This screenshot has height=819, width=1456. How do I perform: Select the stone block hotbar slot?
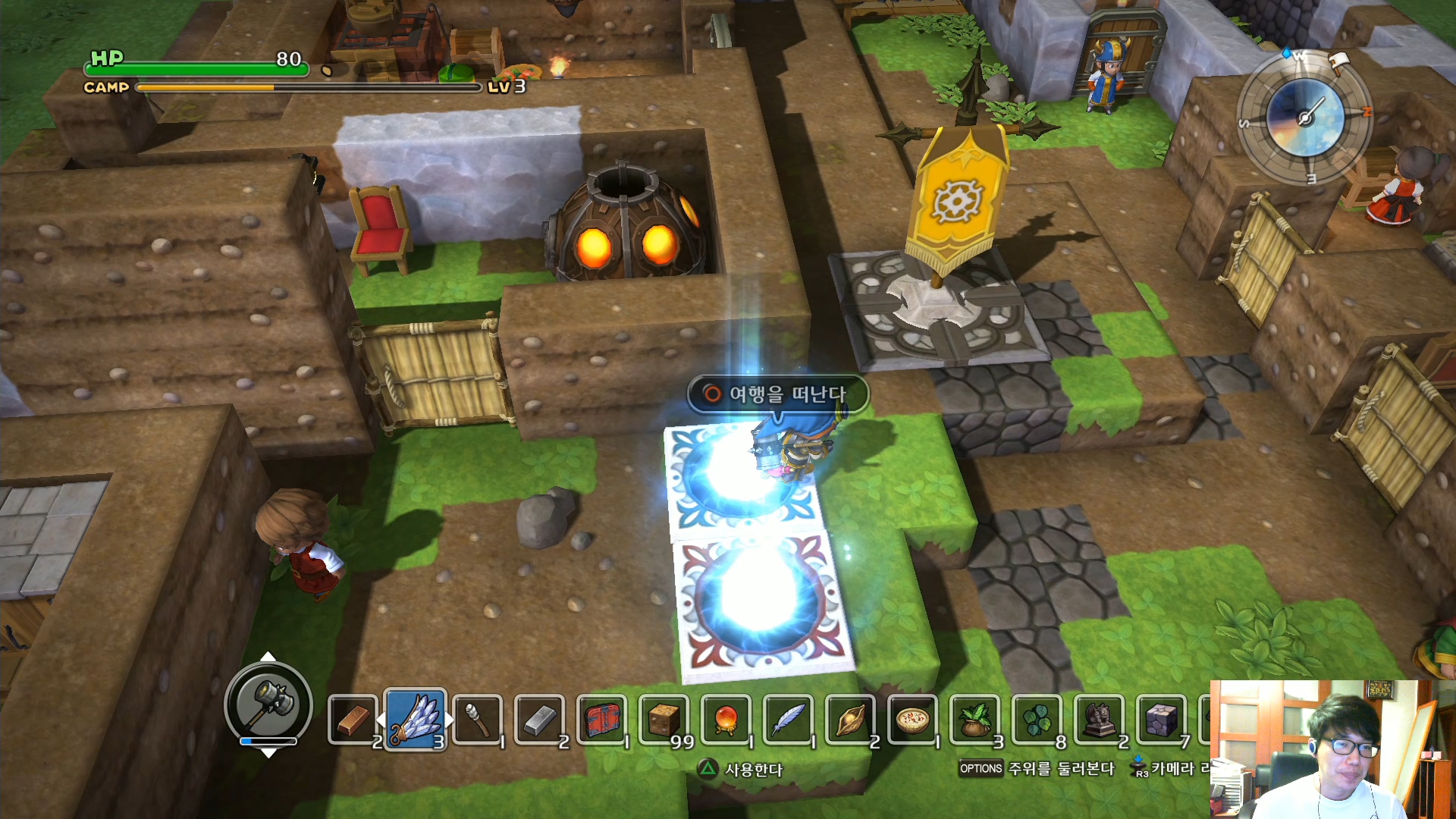(1162, 720)
